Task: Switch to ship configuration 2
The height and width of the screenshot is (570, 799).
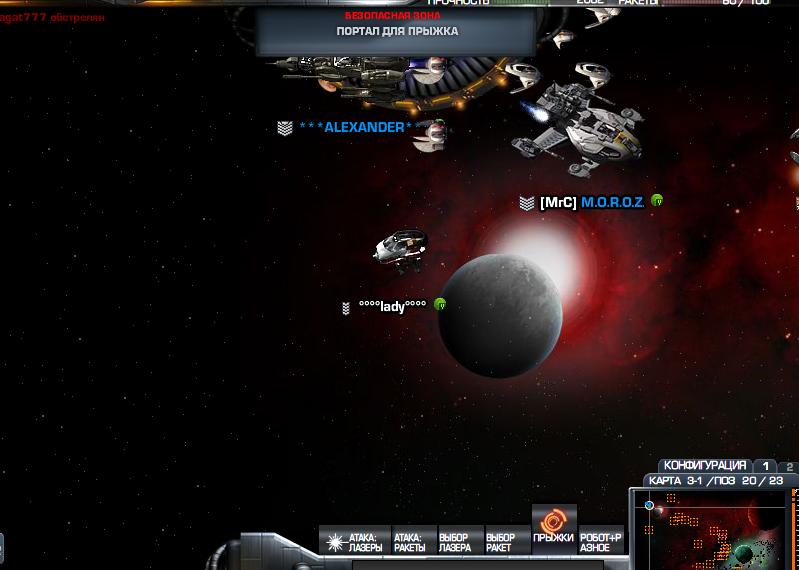Action: (789, 466)
